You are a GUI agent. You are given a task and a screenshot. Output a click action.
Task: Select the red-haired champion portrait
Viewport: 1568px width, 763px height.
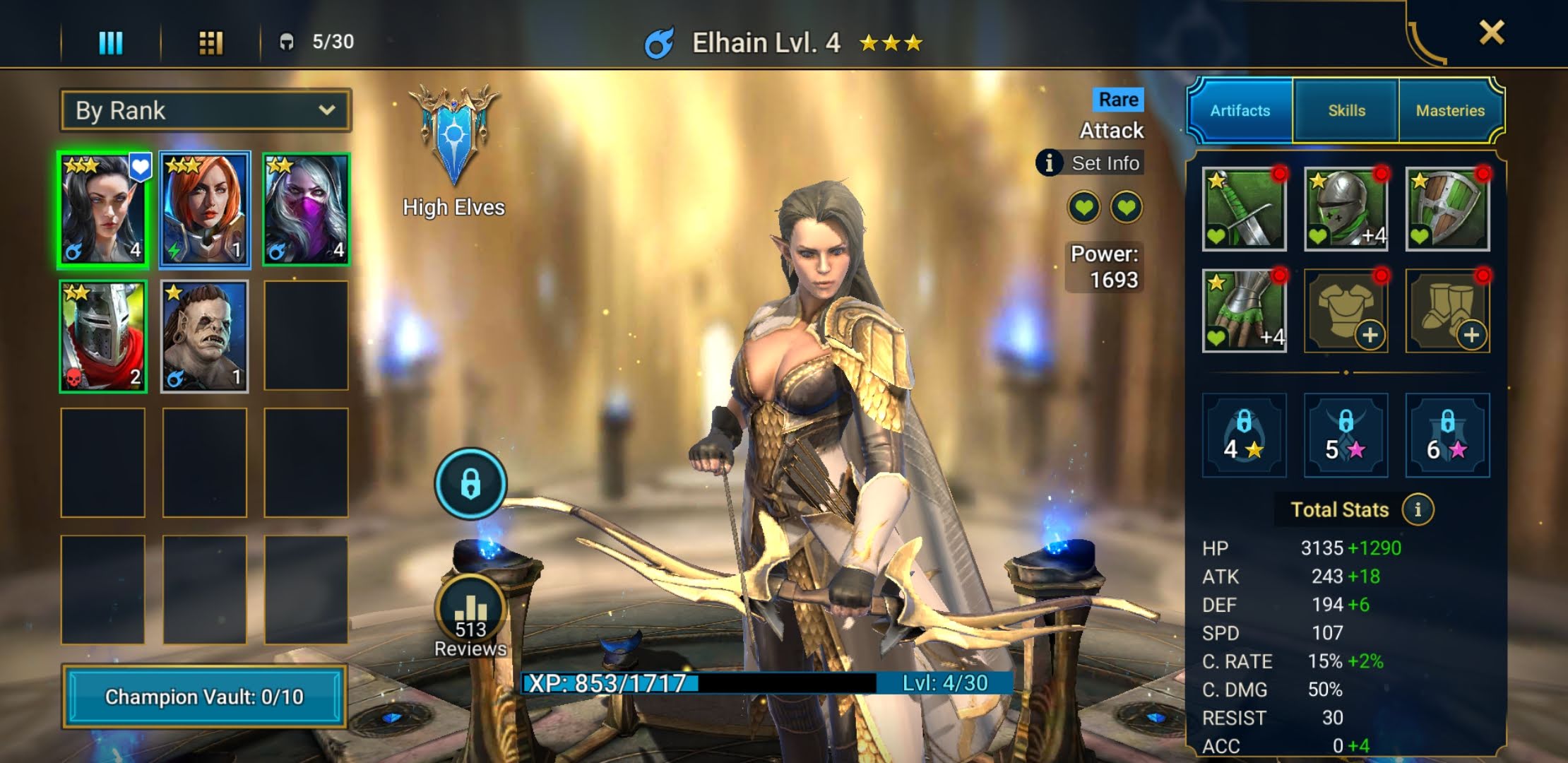[205, 210]
